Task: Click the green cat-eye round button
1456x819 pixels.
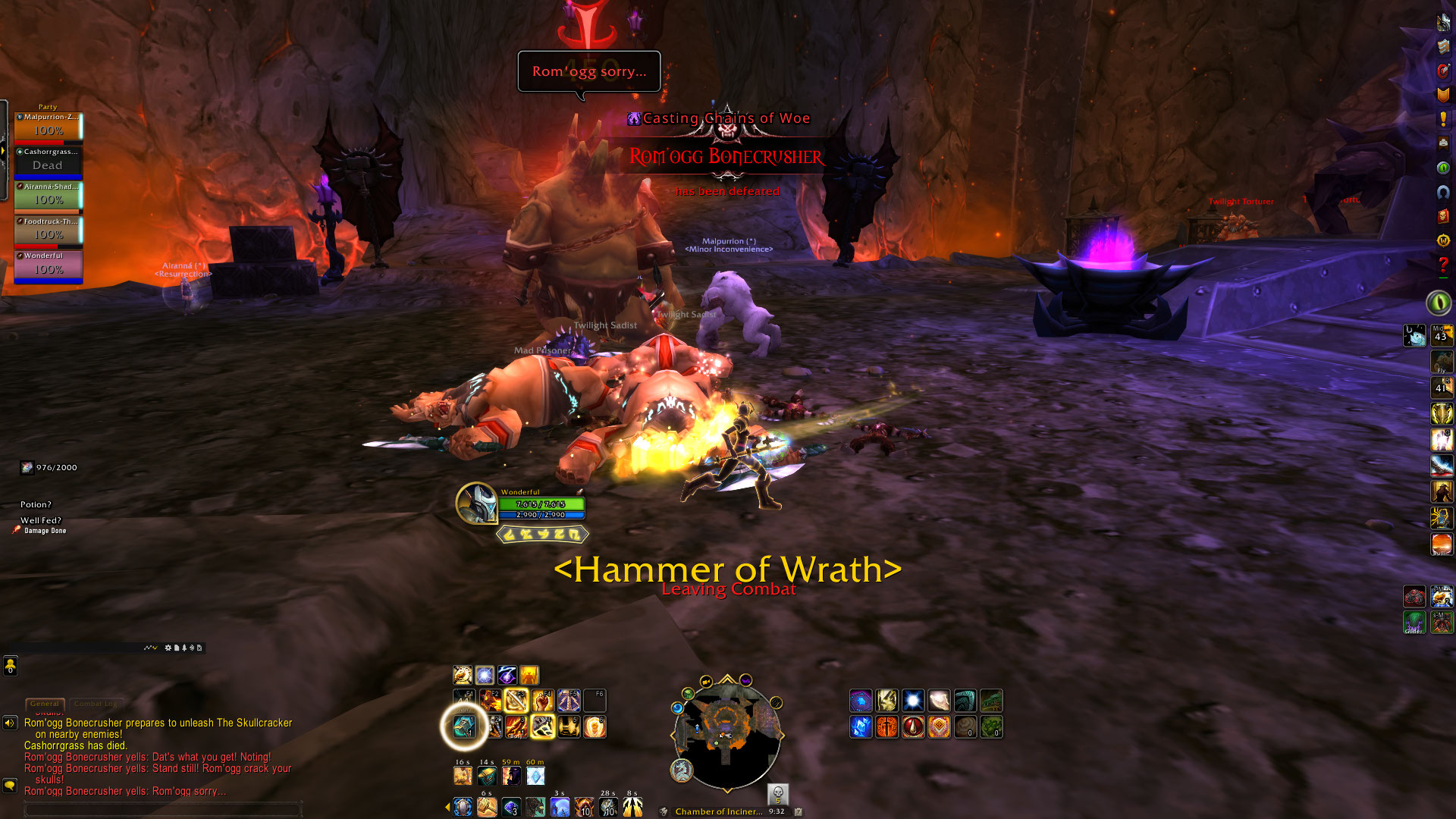Action: 1439,303
